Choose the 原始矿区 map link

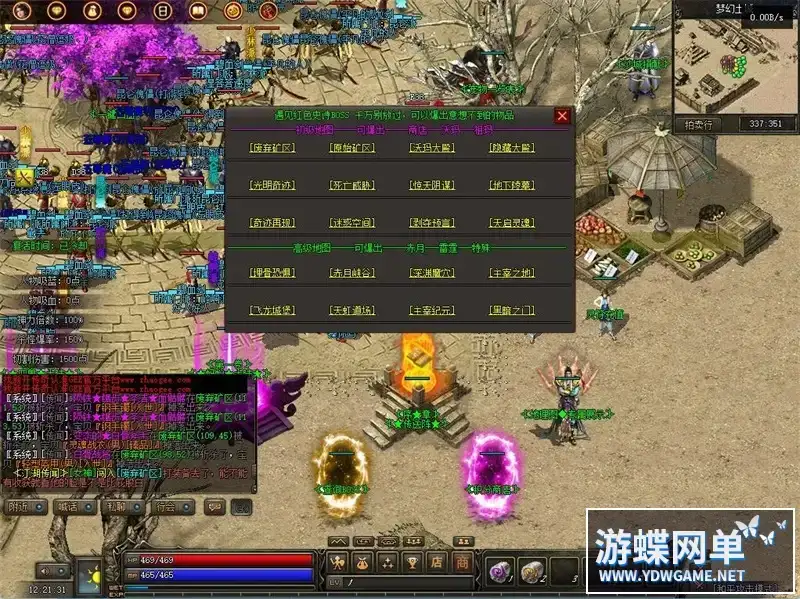coord(351,148)
